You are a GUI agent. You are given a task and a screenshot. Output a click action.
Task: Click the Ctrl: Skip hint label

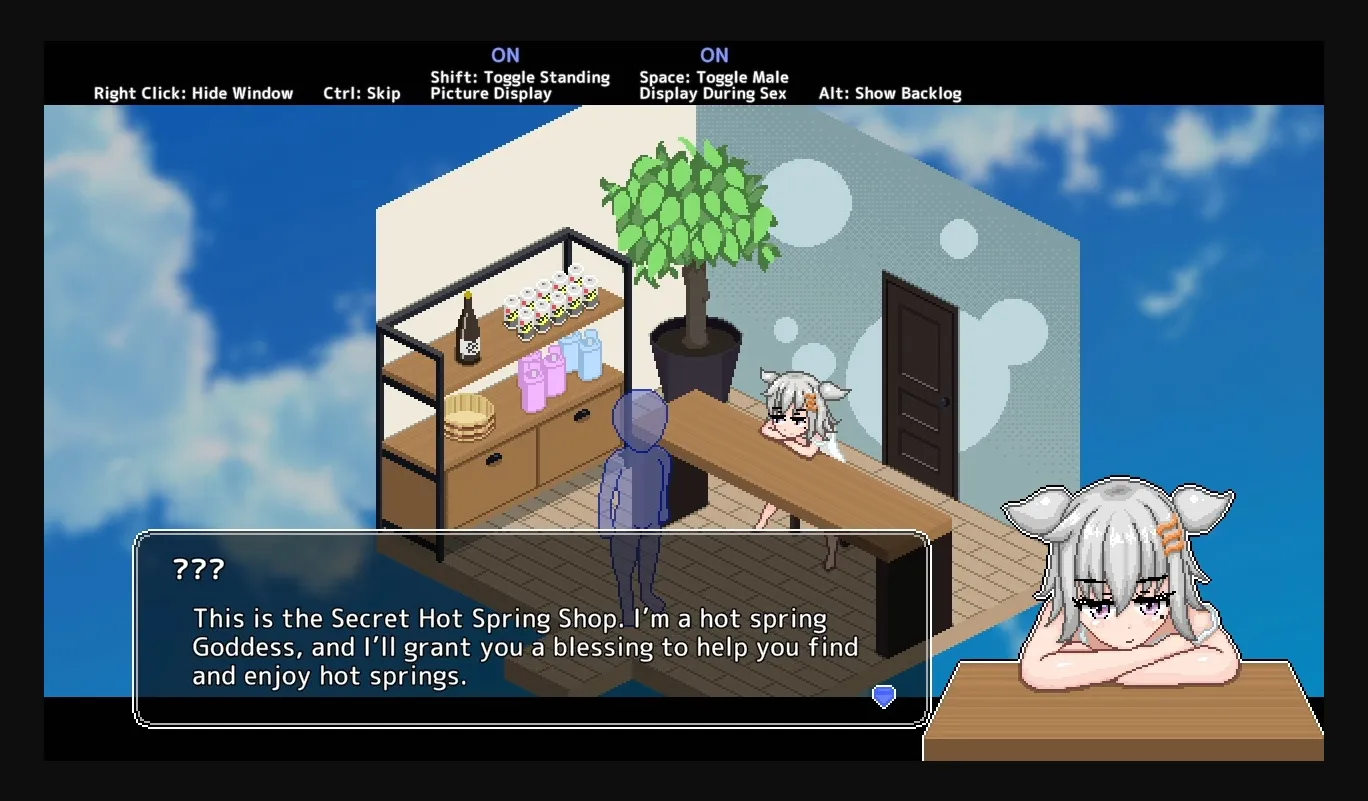point(361,93)
